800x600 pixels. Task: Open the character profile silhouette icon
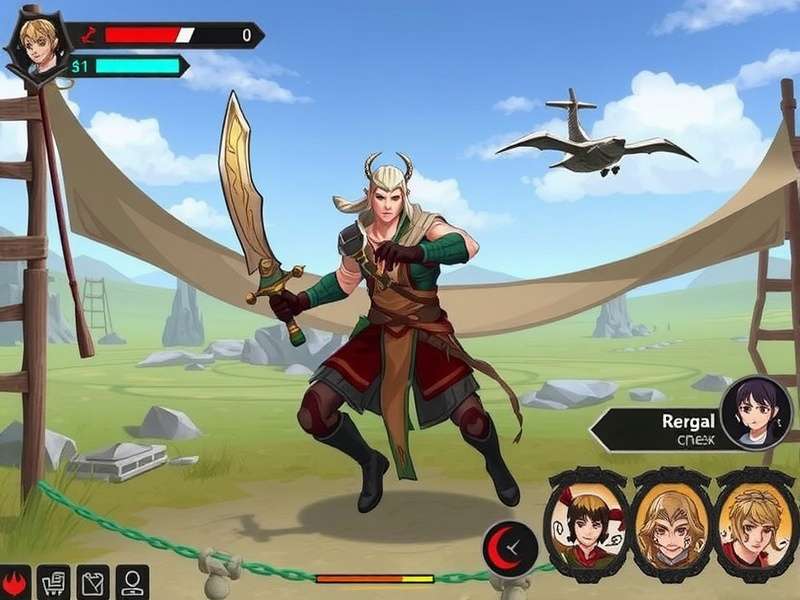pyautogui.click(x=132, y=582)
